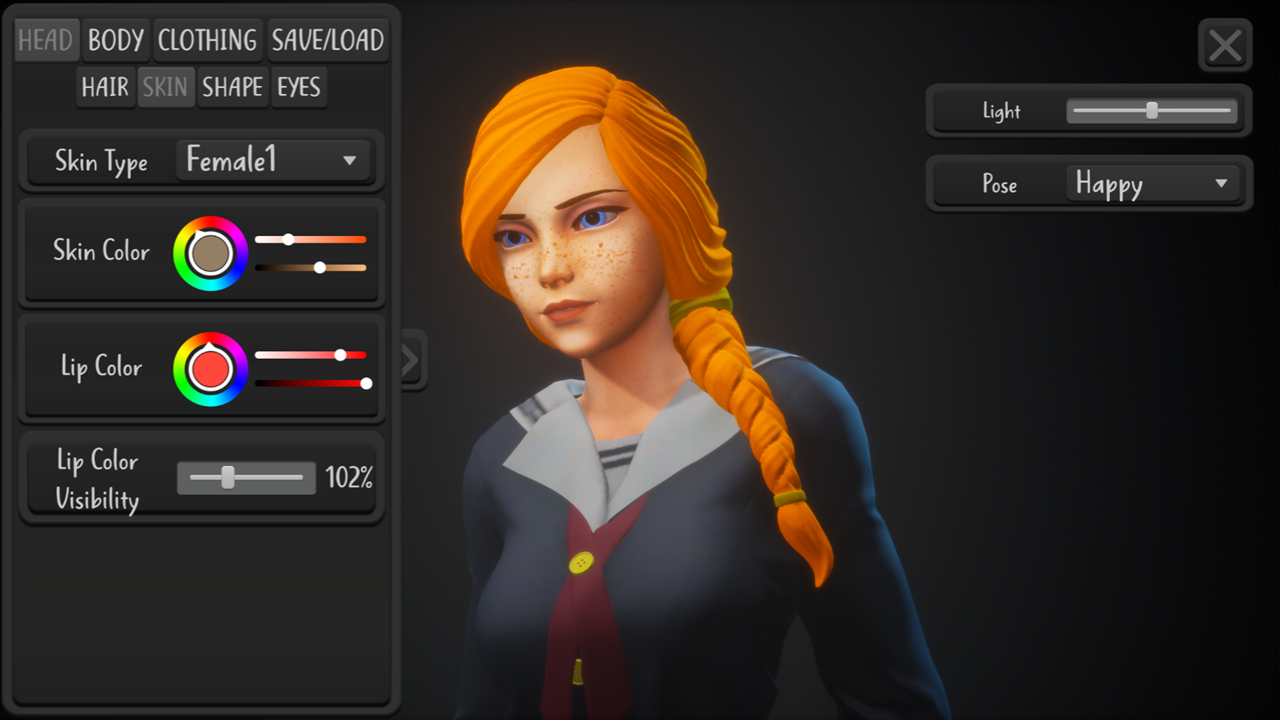The width and height of the screenshot is (1280, 720).
Task: Collapse the side panel with the arrow
Action: 411,361
